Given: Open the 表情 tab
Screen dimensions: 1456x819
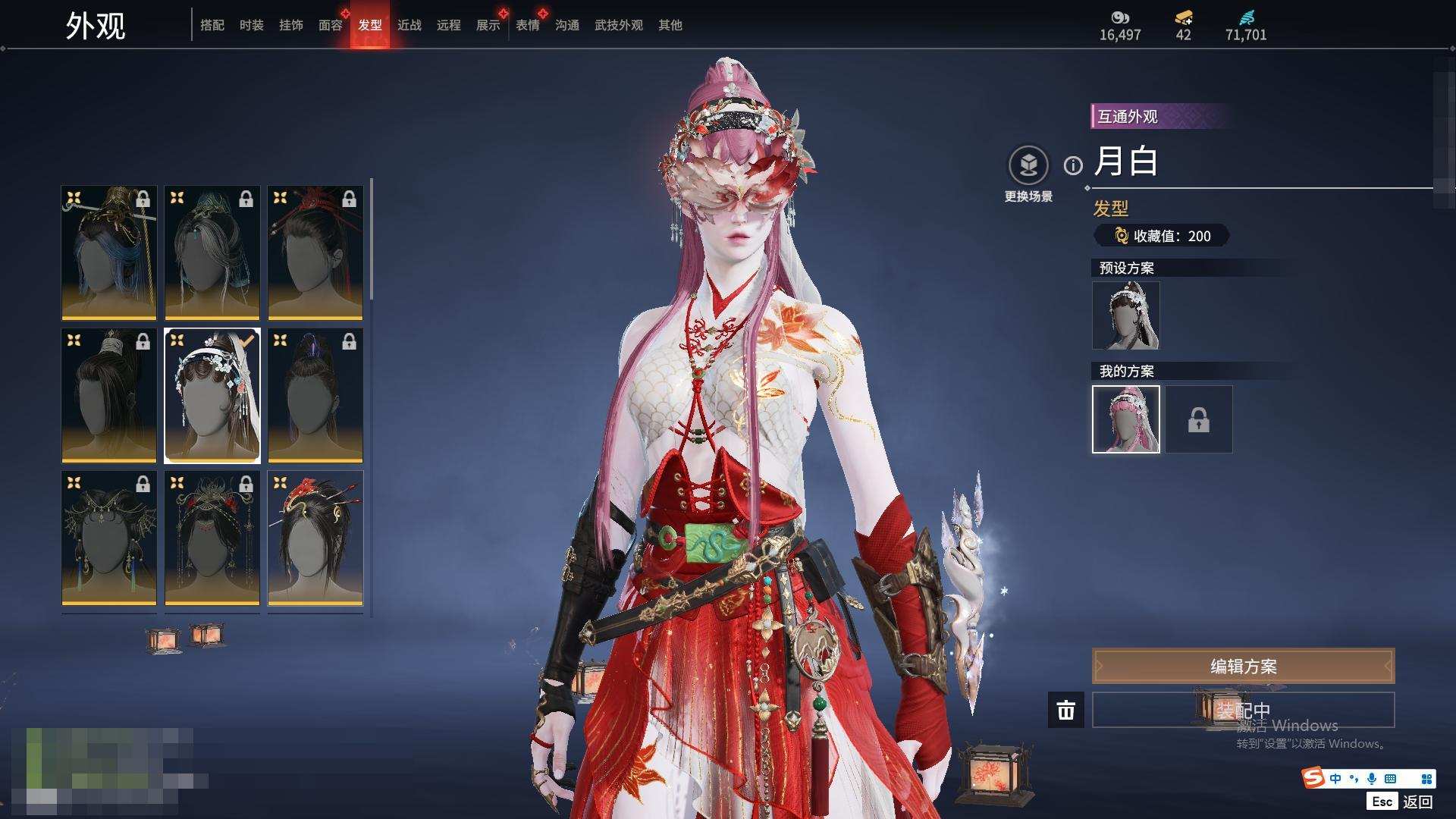Looking at the screenshot, I should click(528, 25).
